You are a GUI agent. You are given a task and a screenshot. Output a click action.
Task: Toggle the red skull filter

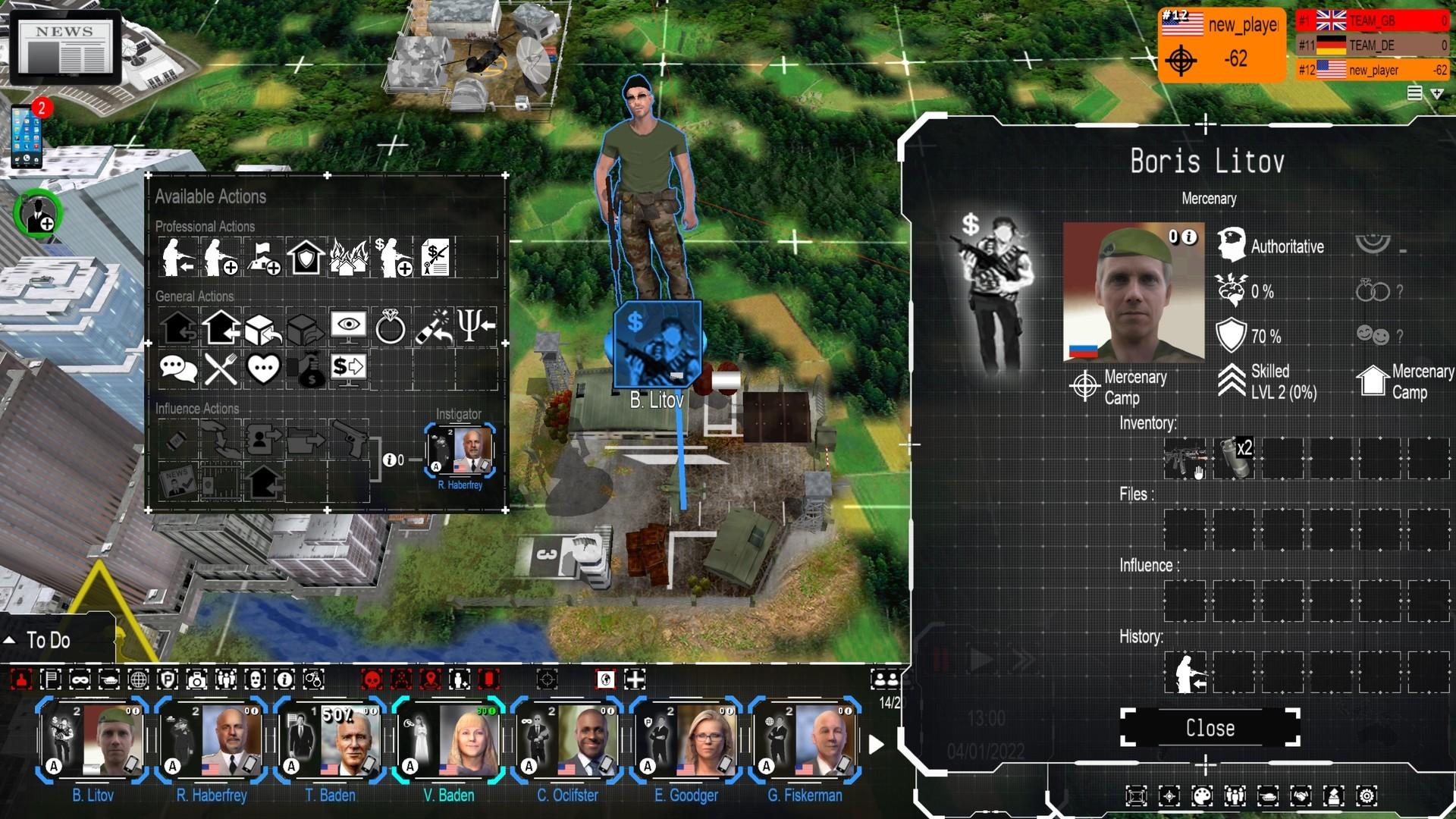coord(371,680)
